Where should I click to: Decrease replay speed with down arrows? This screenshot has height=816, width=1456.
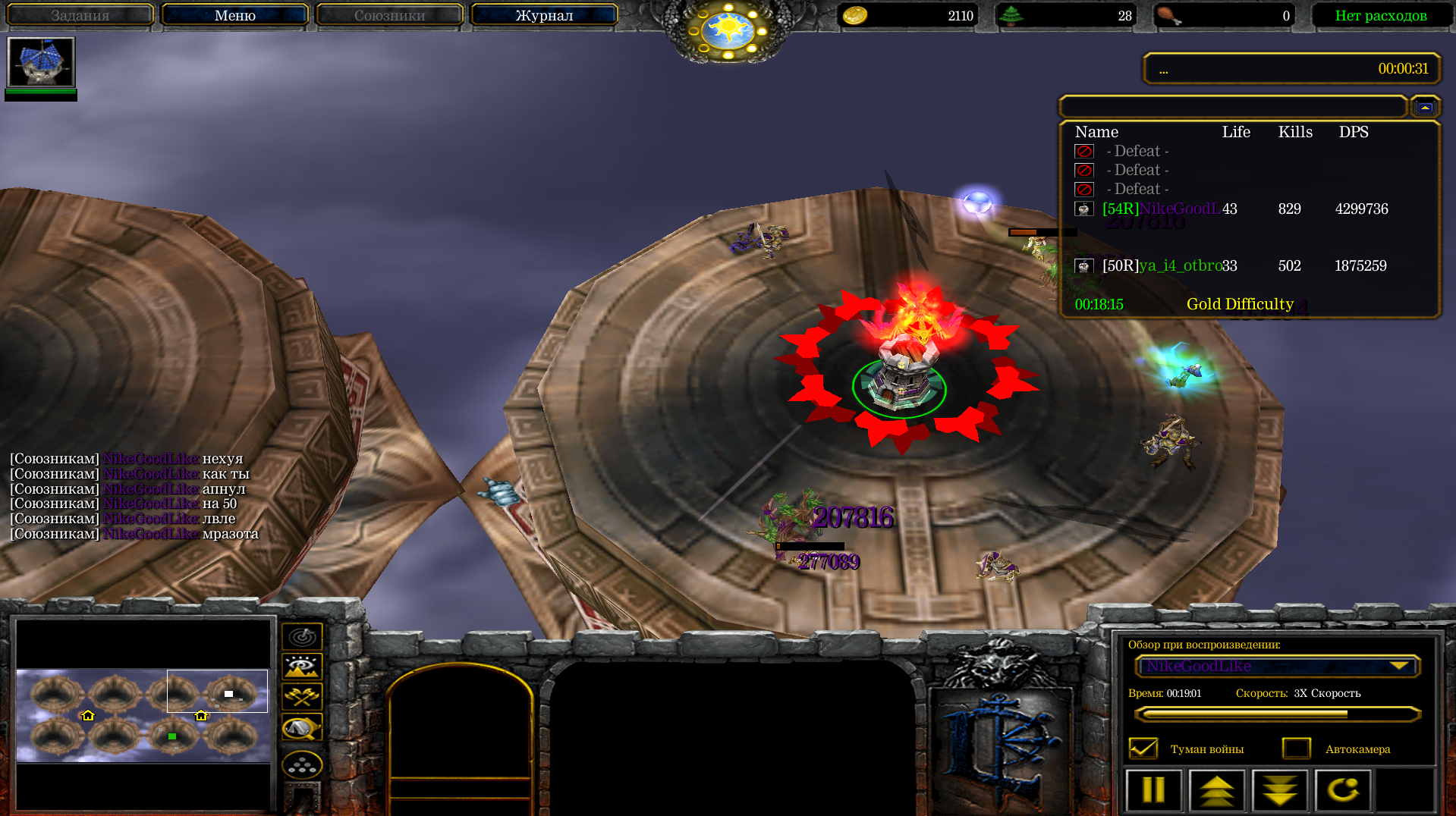tap(1280, 790)
